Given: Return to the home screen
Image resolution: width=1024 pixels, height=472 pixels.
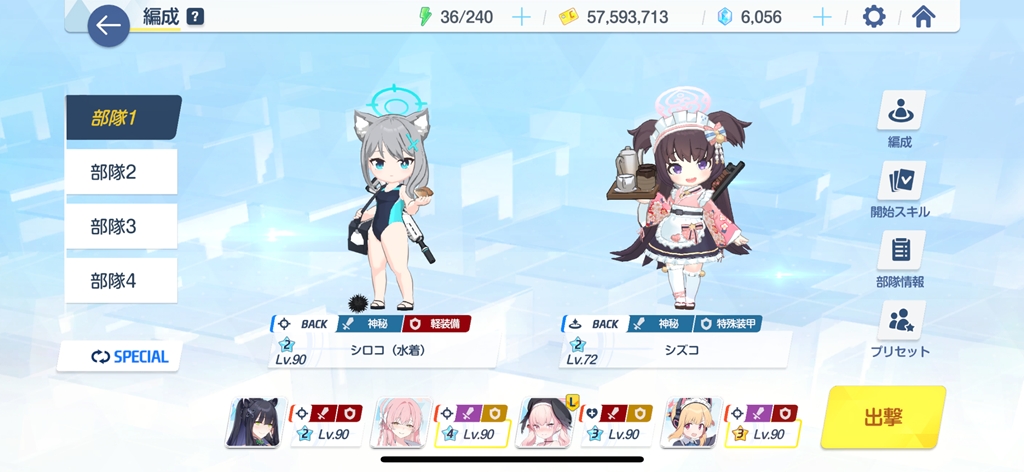Looking at the screenshot, I should point(924,17).
